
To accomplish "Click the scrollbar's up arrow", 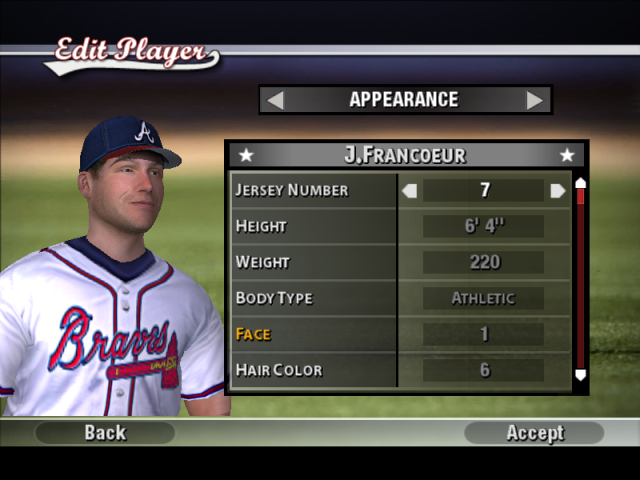I will (580, 183).
